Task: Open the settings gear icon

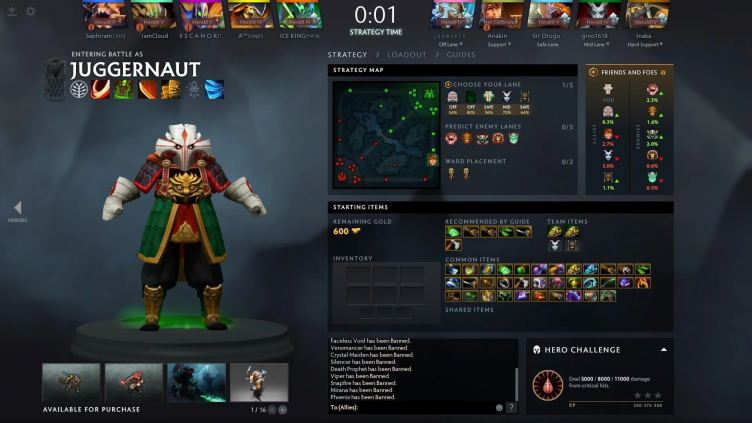Action: click(30, 11)
